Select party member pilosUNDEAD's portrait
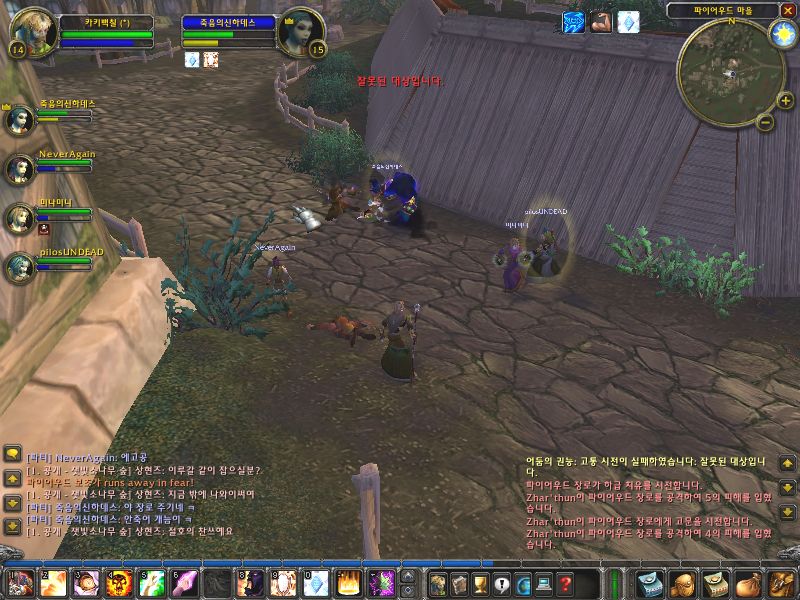800x600 pixels. (x=20, y=266)
